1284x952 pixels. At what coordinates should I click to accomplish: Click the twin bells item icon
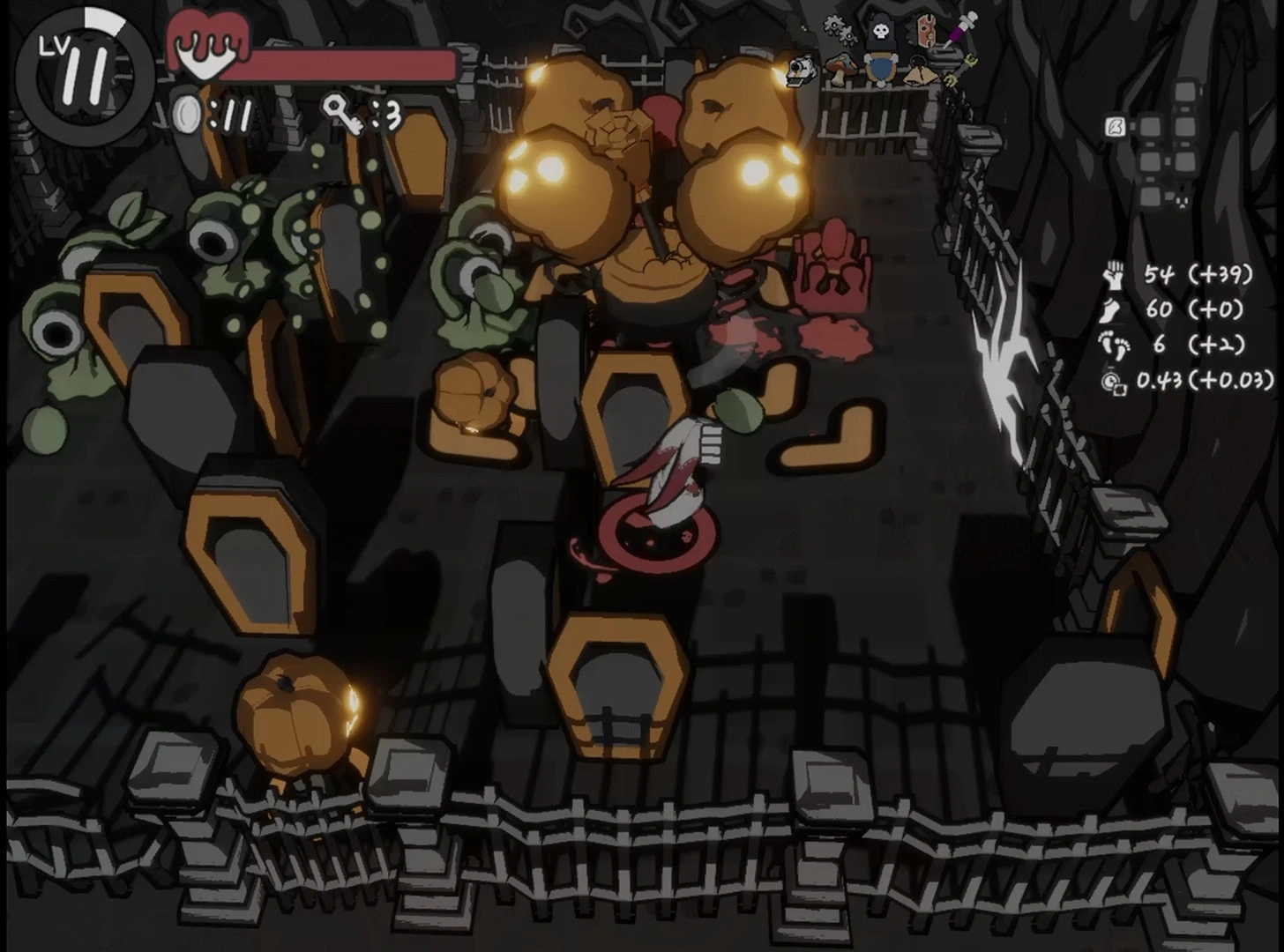click(920, 72)
